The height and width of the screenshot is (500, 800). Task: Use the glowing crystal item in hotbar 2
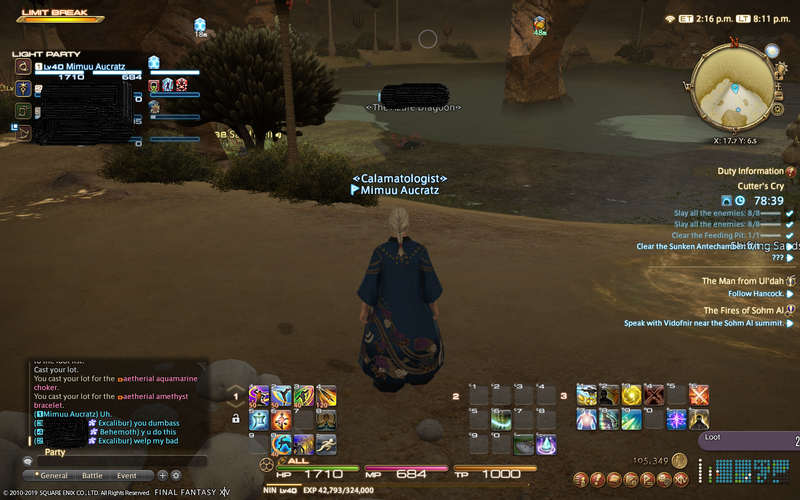pyautogui.click(x=545, y=443)
